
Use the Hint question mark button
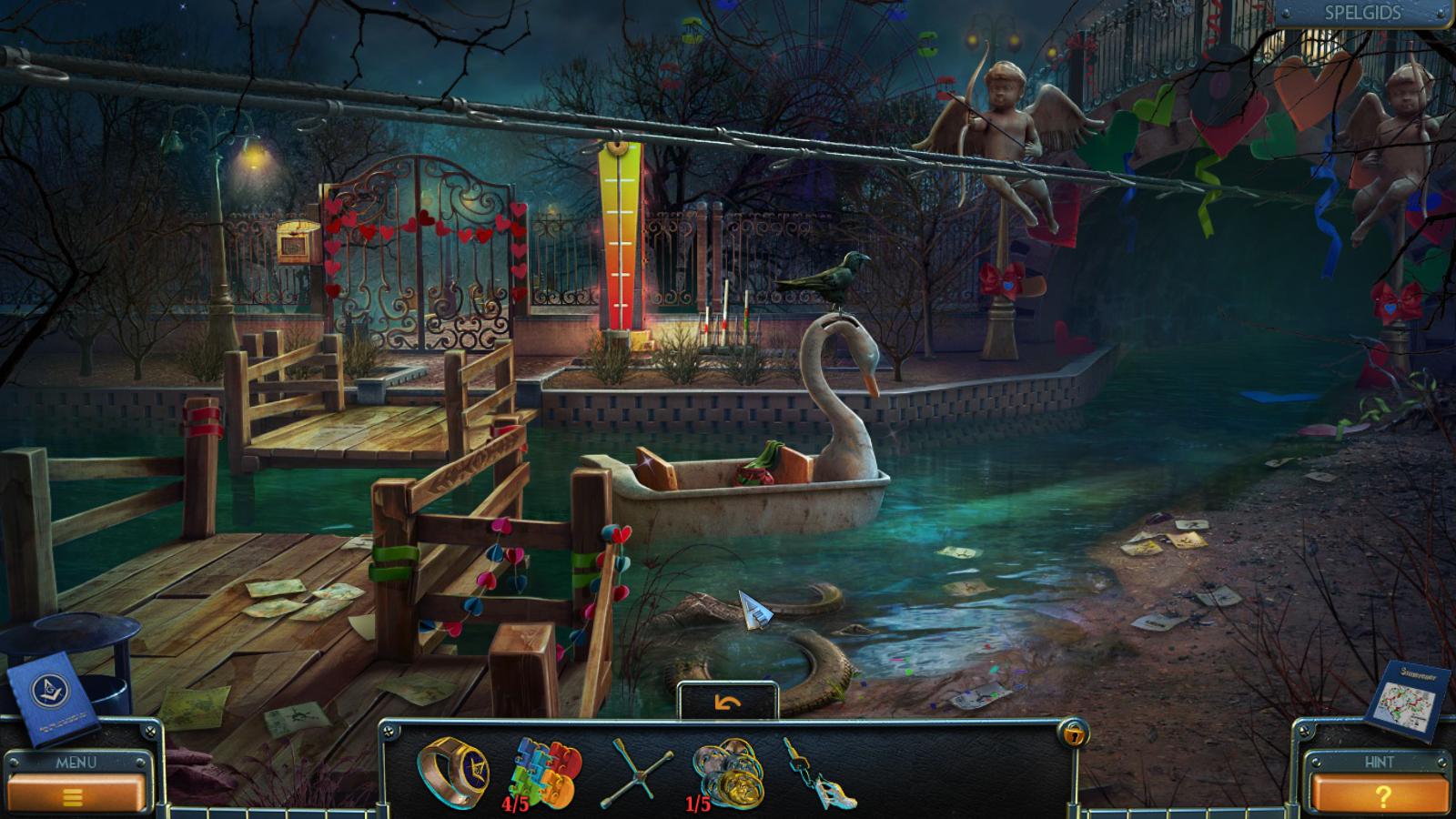1380,794
